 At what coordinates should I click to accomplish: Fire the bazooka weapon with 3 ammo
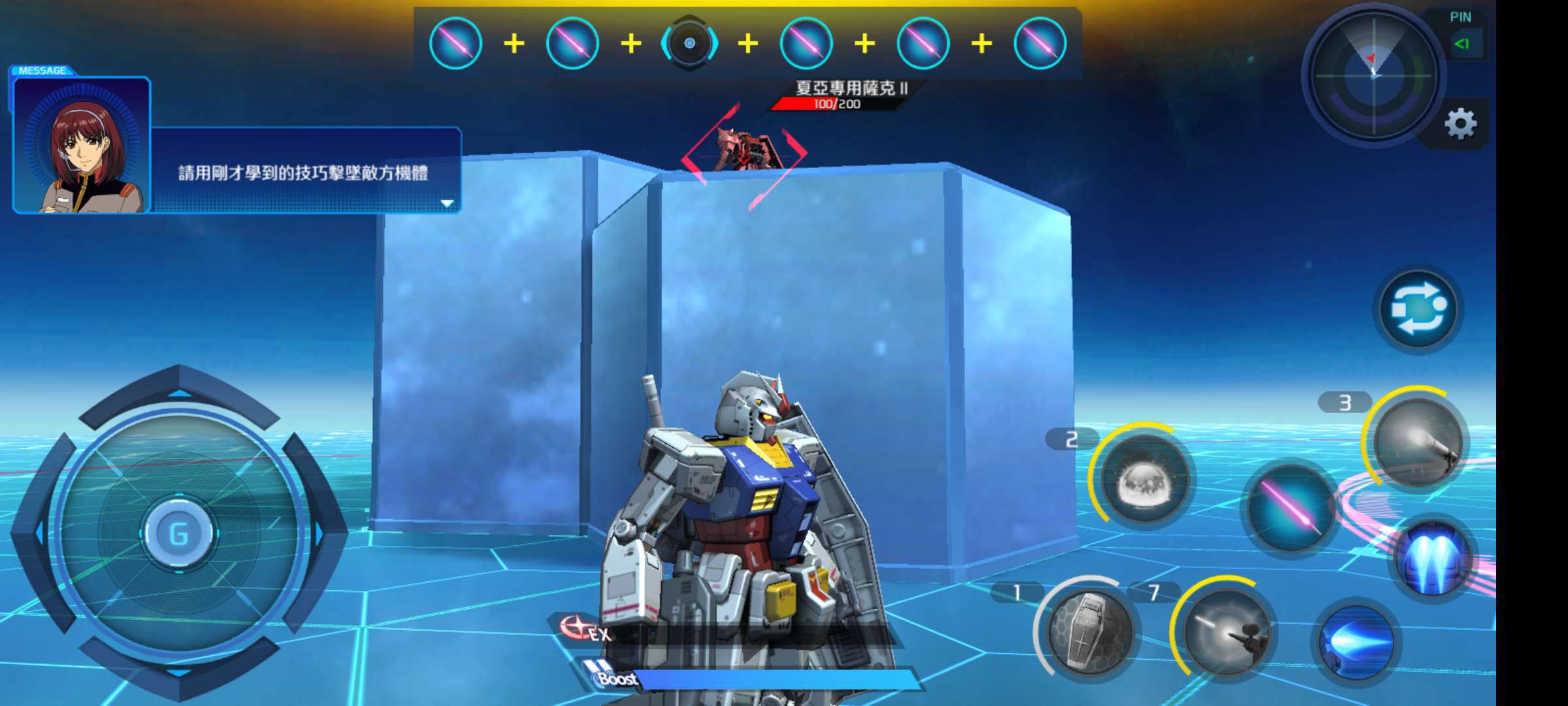click(x=1416, y=443)
